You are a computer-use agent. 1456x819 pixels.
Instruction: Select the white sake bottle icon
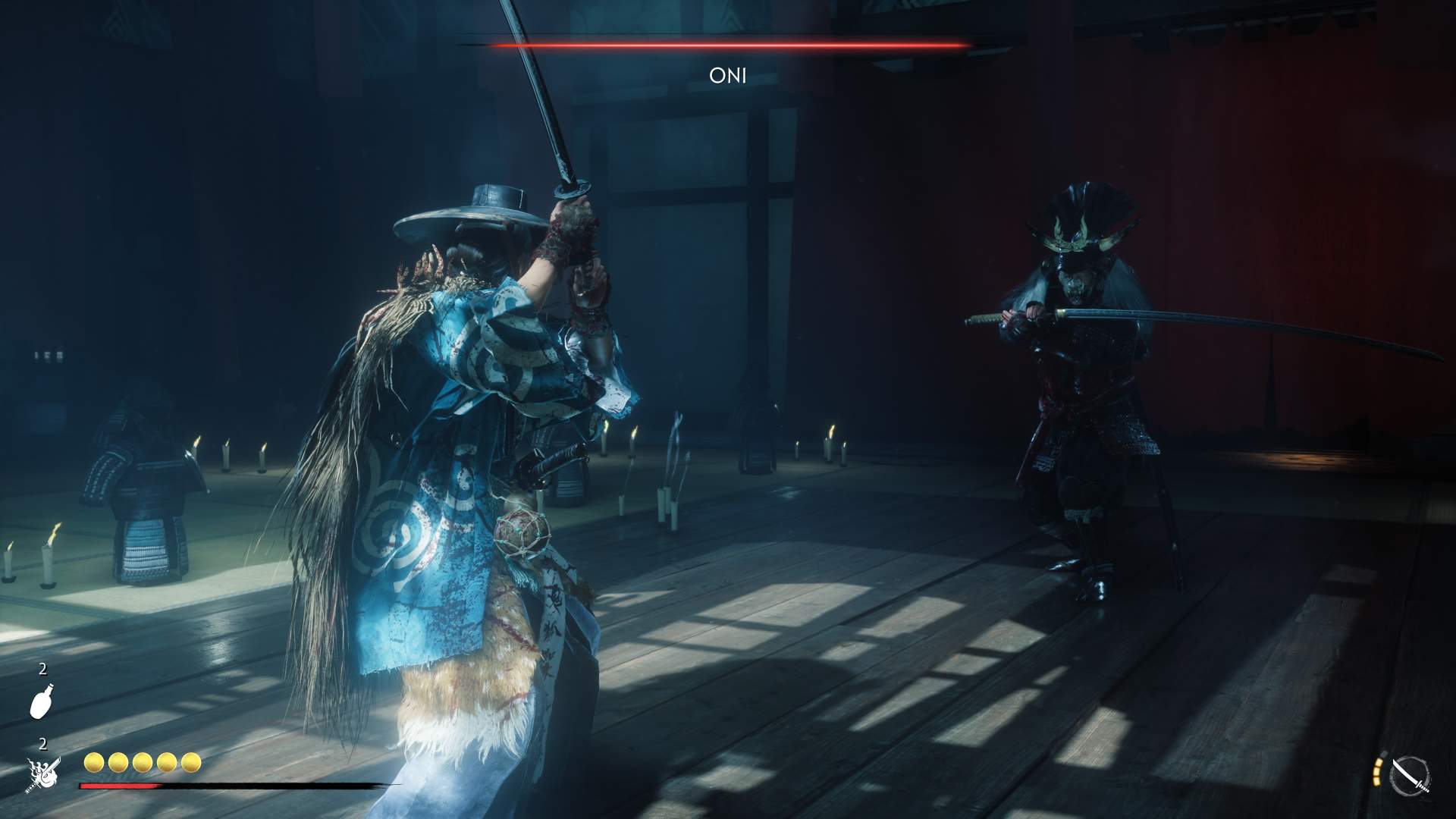[41, 700]
